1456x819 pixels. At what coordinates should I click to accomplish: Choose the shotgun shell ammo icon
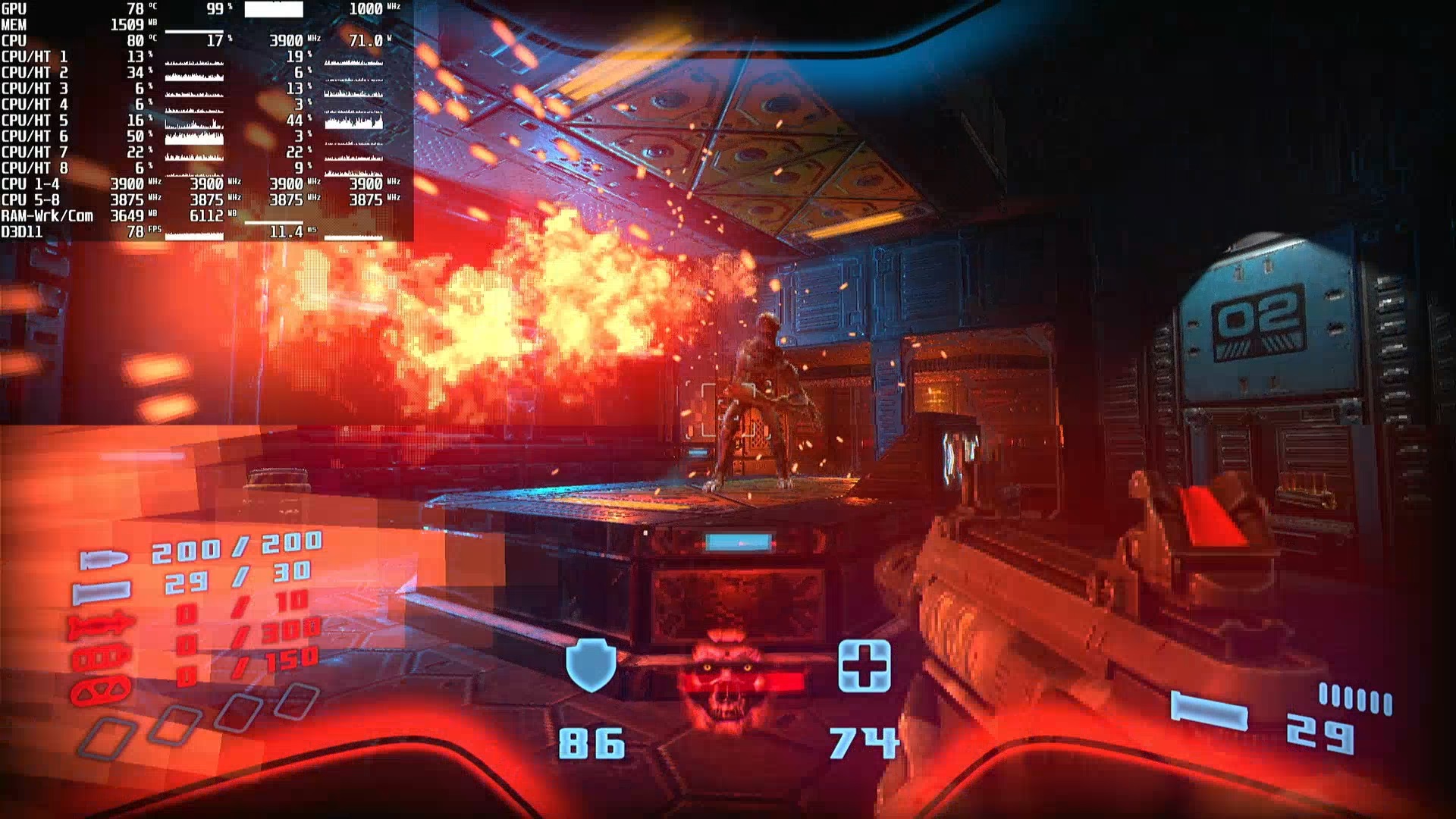click(x=102, y=591)
